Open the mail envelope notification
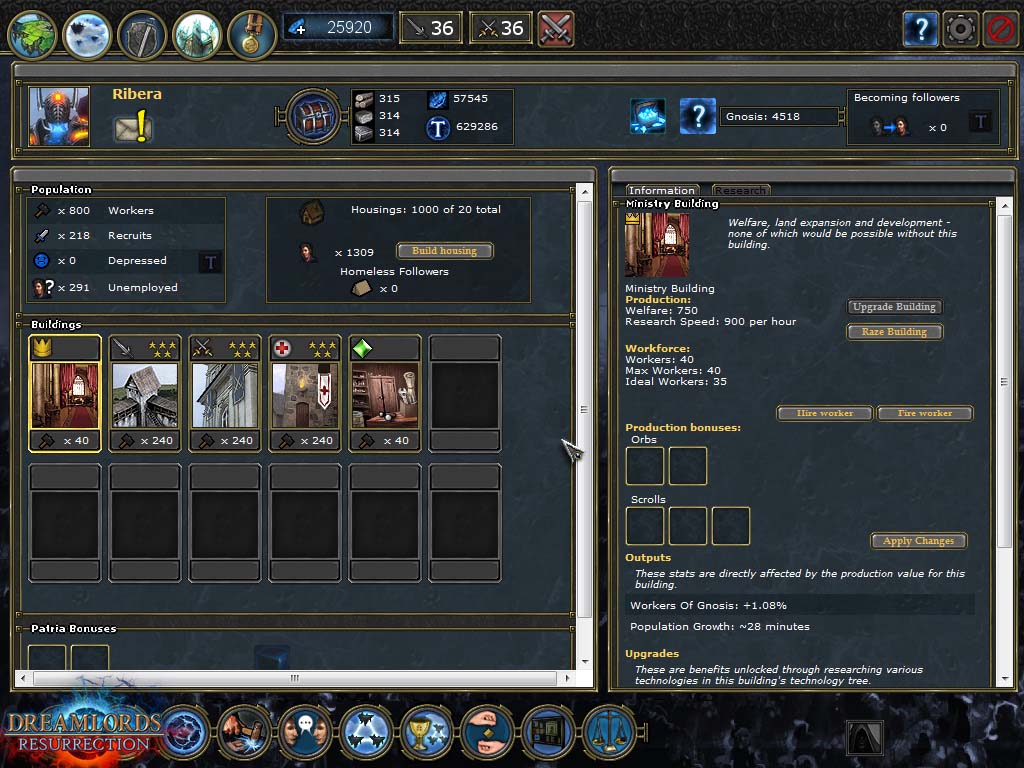Screen dimensions: 1024x768 pos(132,128)
